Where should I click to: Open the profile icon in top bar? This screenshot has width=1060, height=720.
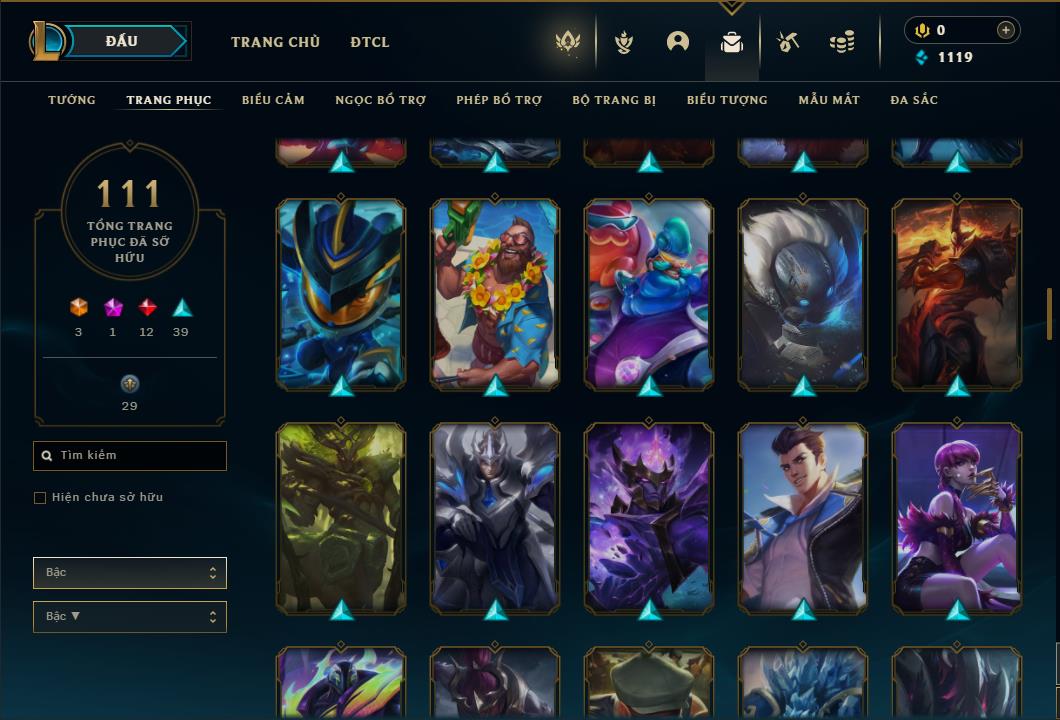point(678,42)
